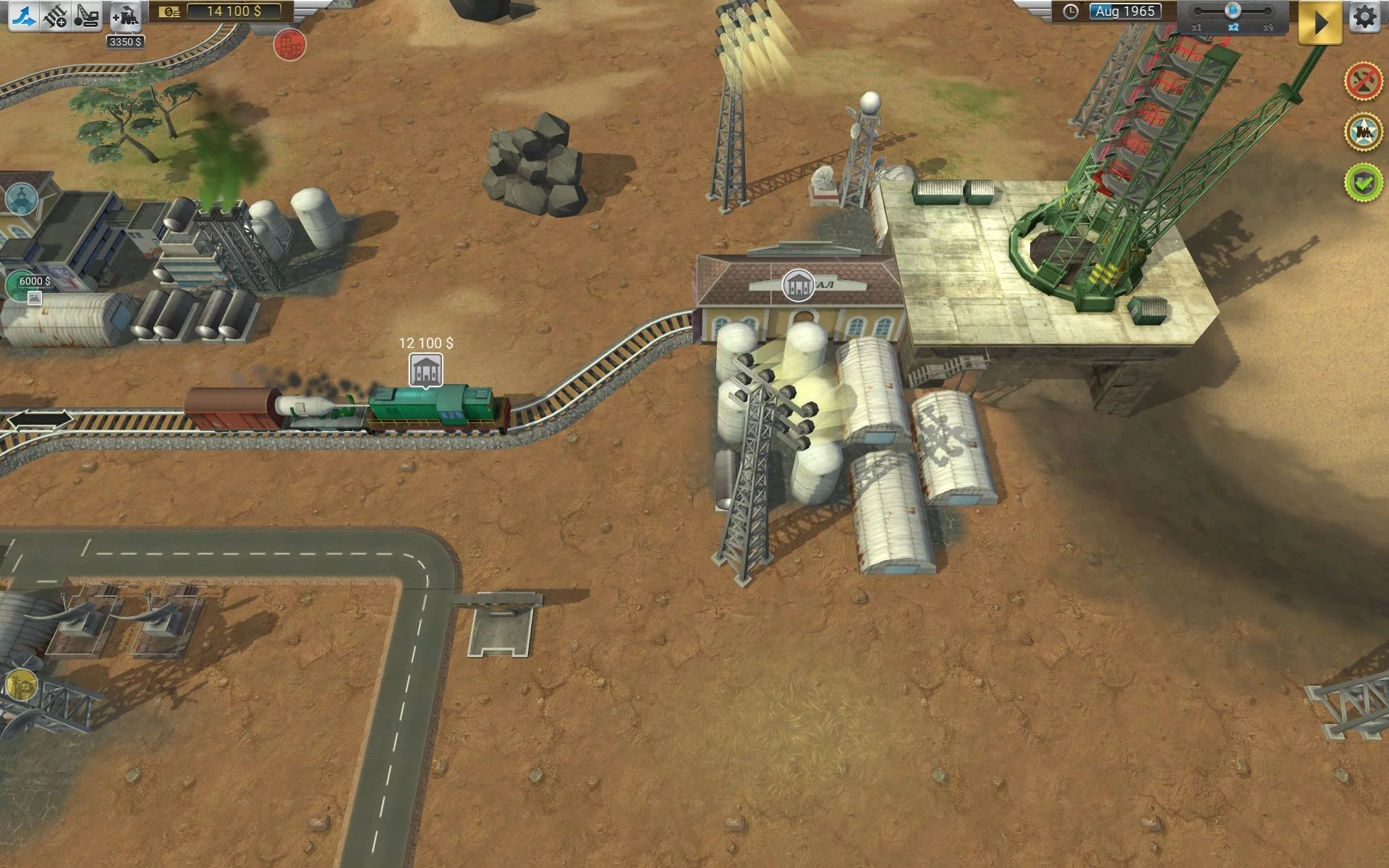The width and height of the screenshot is (1389, 868).
Task: Toggle the black double-arrow track switch
Action: 41,420
